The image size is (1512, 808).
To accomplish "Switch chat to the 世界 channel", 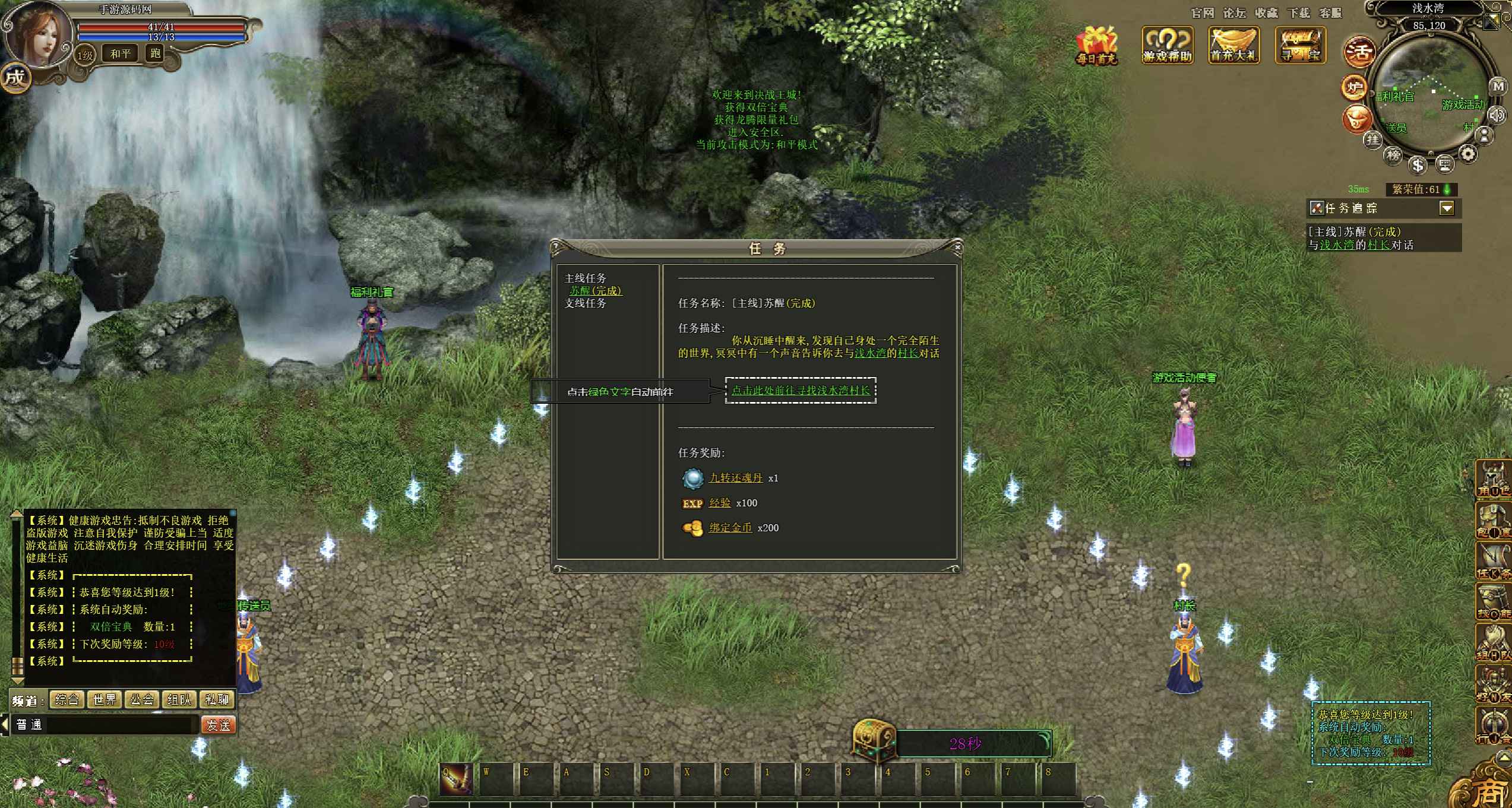I will coord(105,700).
